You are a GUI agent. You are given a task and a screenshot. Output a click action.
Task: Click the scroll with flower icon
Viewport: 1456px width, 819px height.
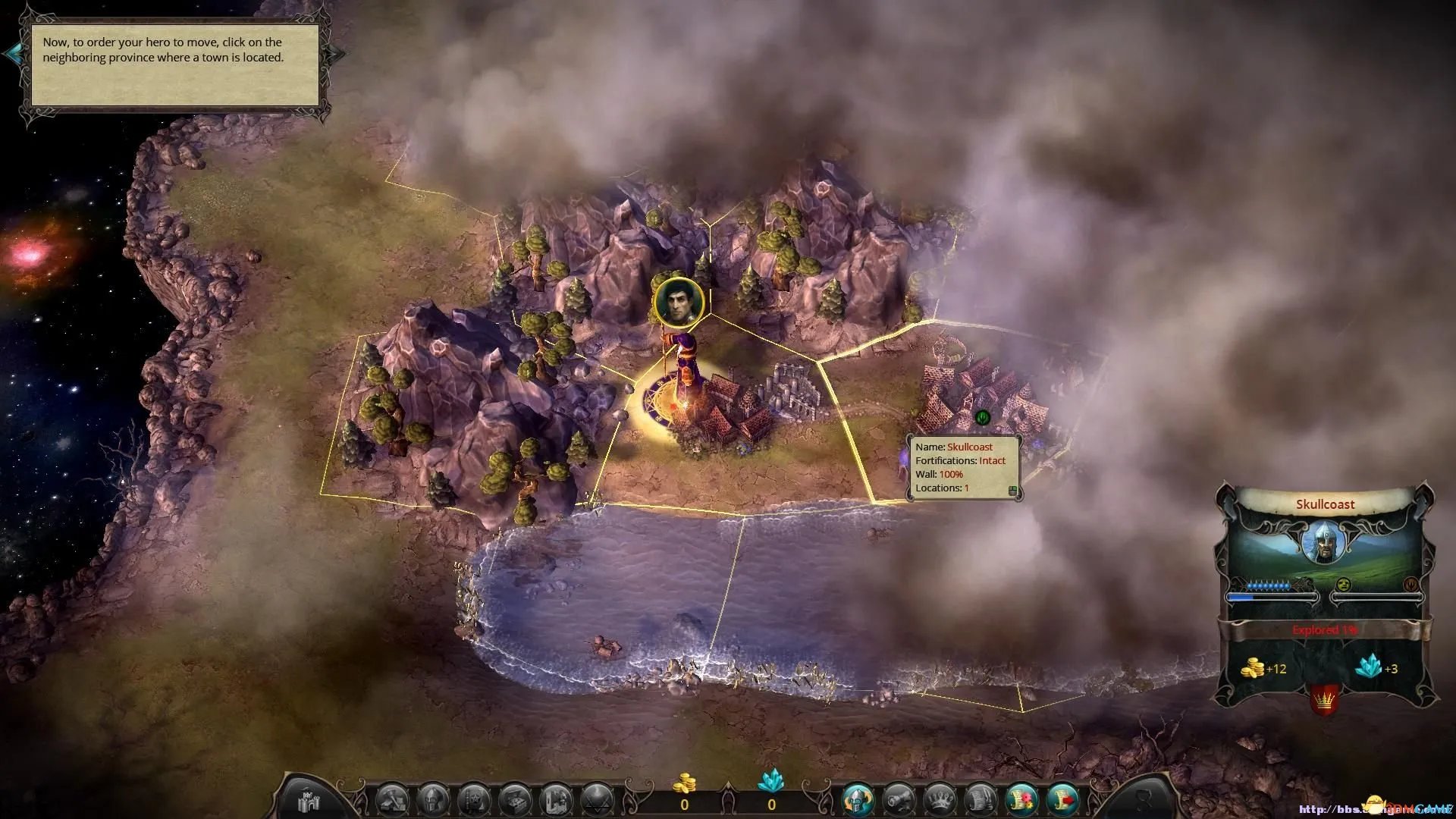click(x=1022, y=799)
